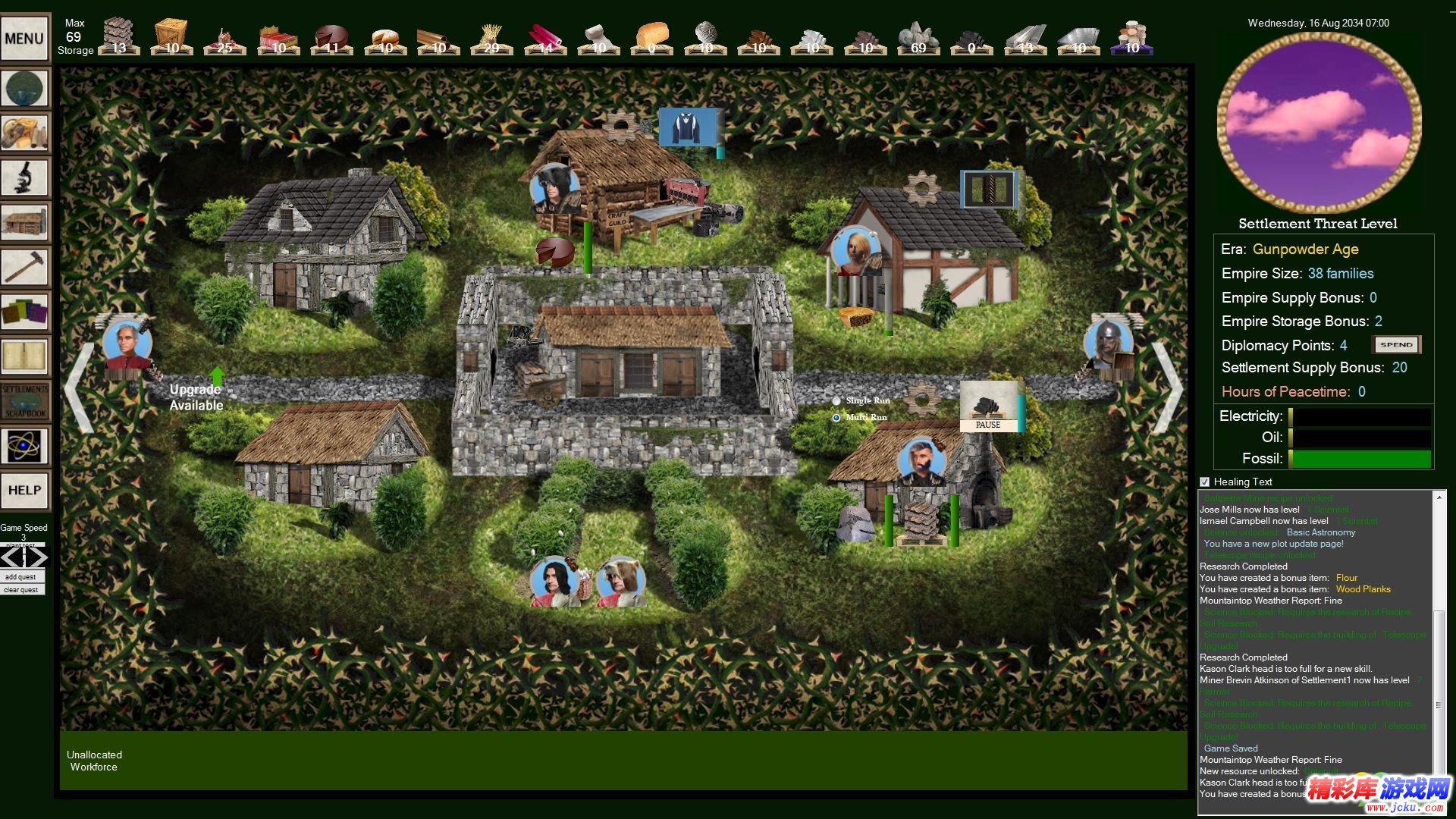Increase game speed with right arrow

[37, 558]
